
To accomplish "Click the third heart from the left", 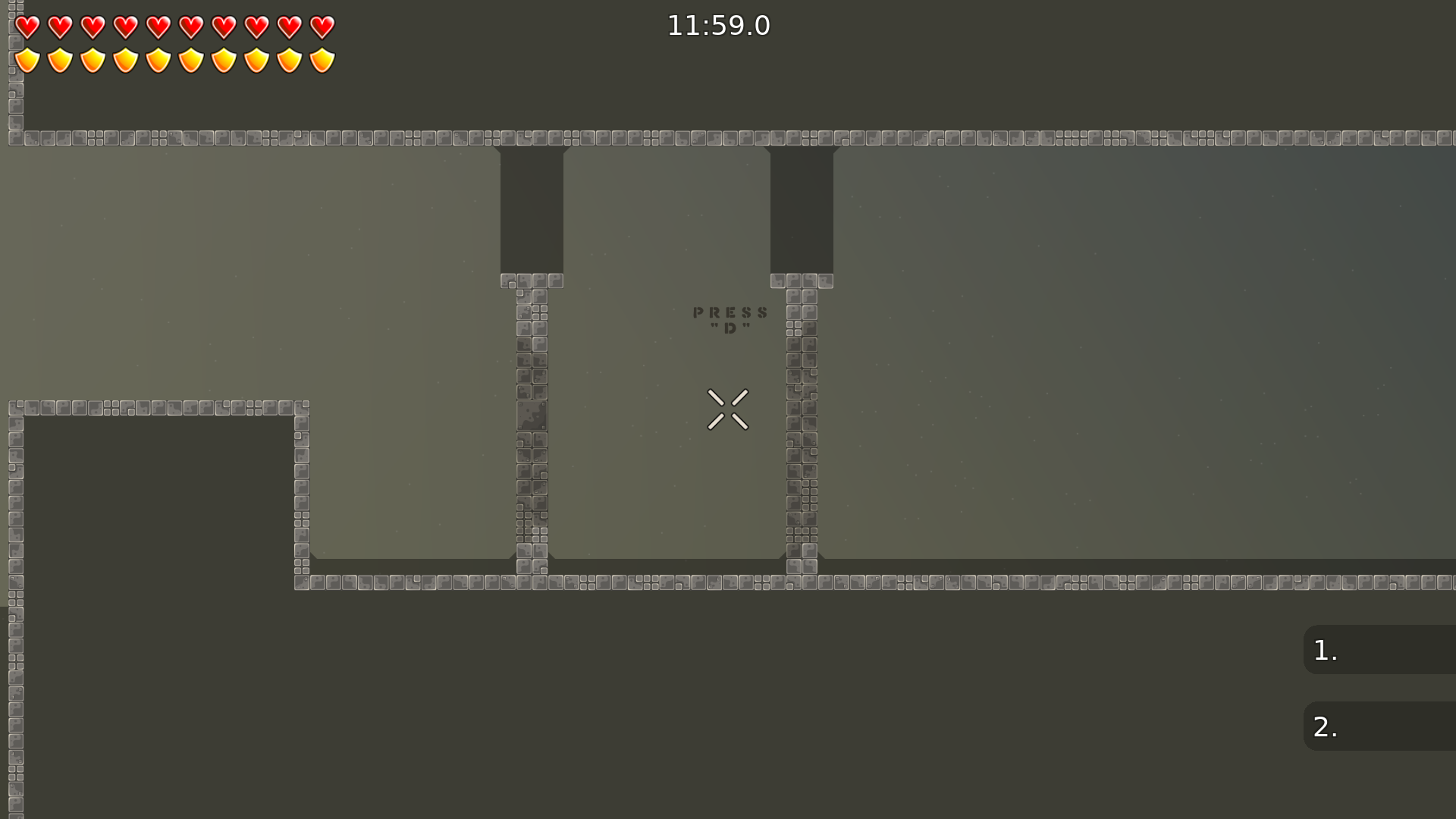I will (93, 26).
